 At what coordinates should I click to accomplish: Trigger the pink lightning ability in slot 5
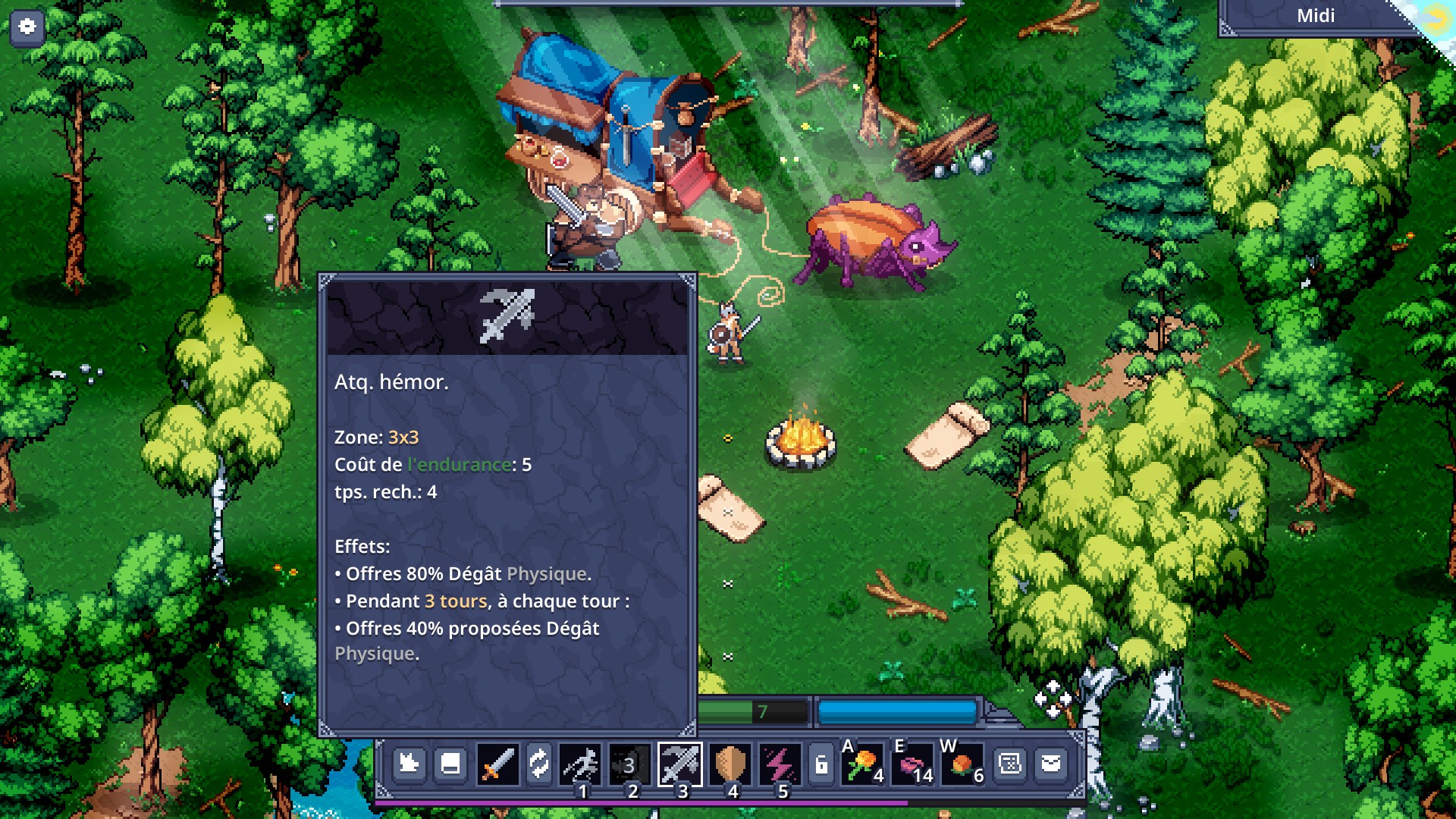coord(780,764)
